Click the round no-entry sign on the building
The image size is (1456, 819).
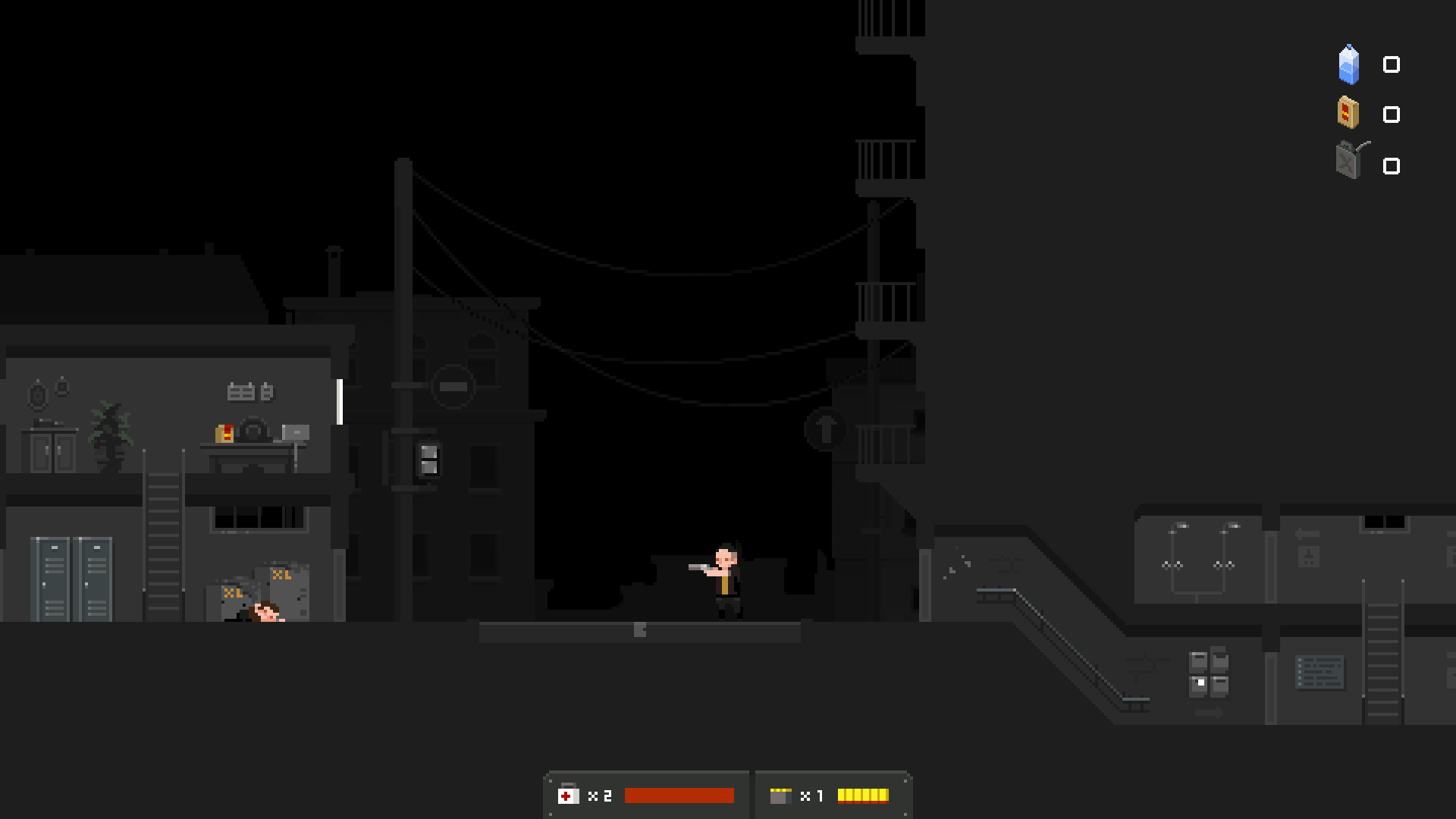pyautogui.click(x=453, y=385)
